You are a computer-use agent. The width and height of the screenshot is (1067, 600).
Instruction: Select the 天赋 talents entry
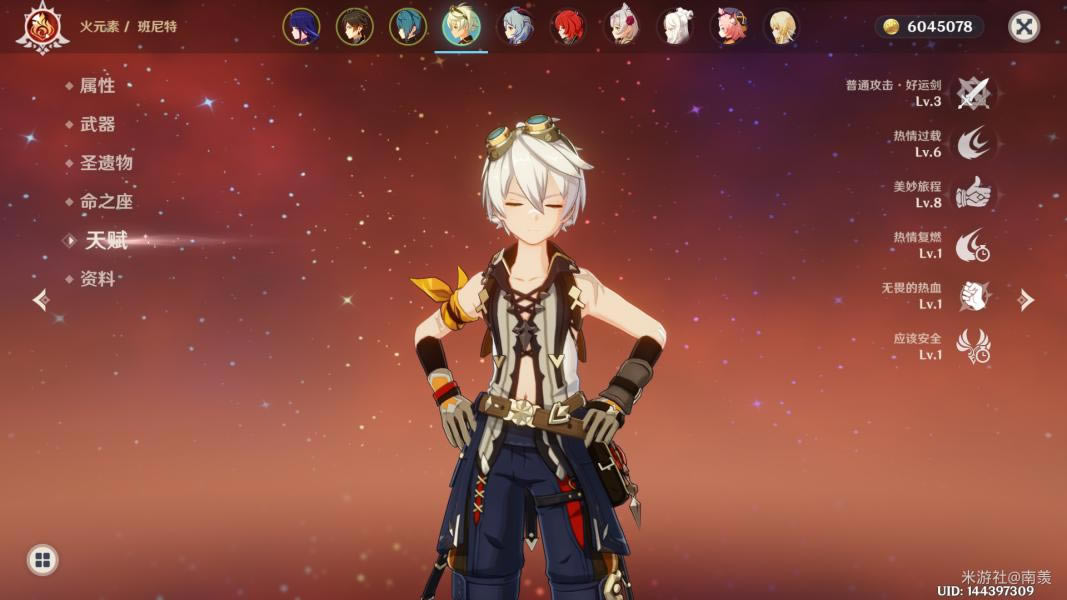[106, 240]
